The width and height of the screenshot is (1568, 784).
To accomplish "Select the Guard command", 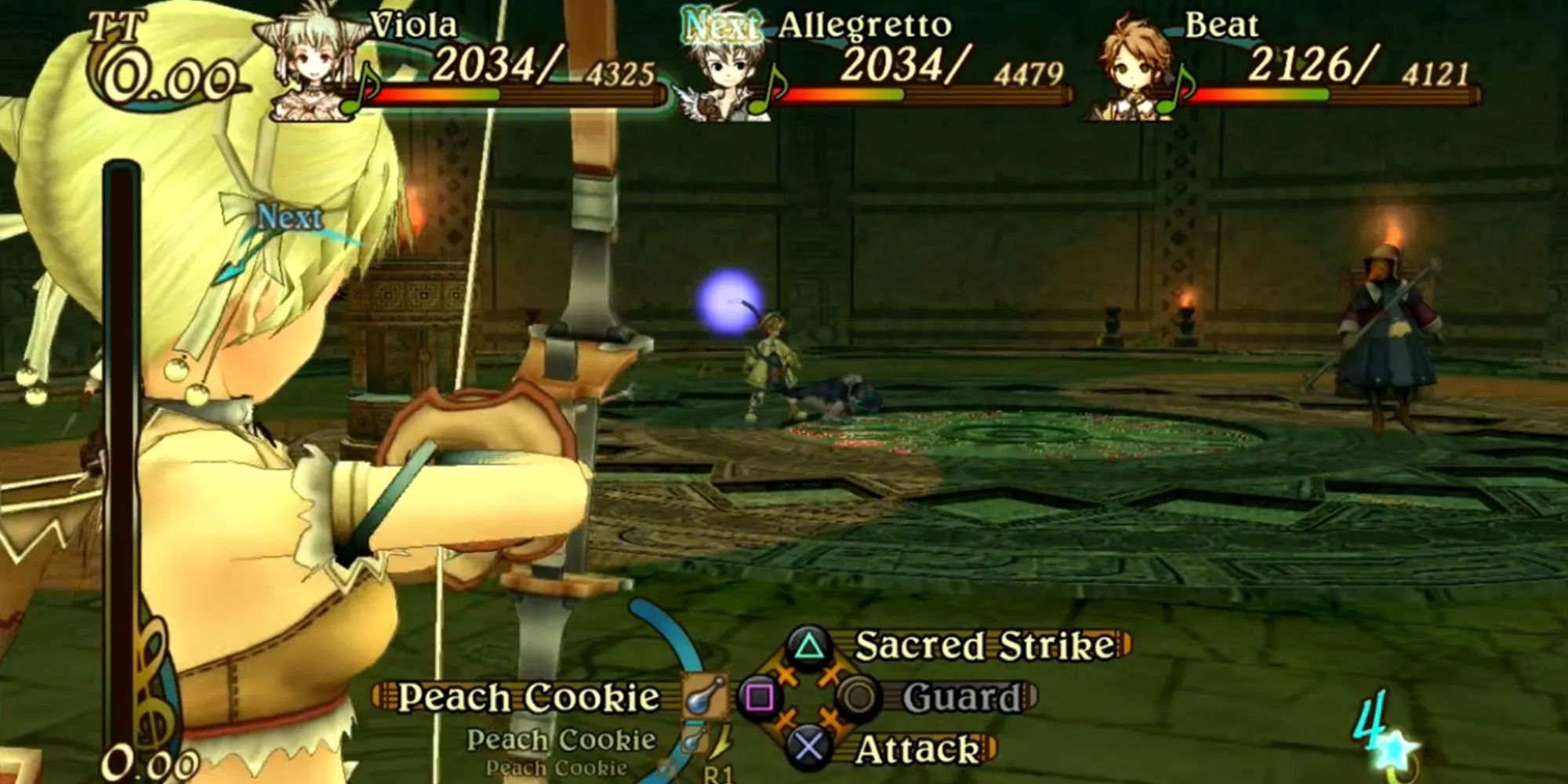I will coord(961,697).
